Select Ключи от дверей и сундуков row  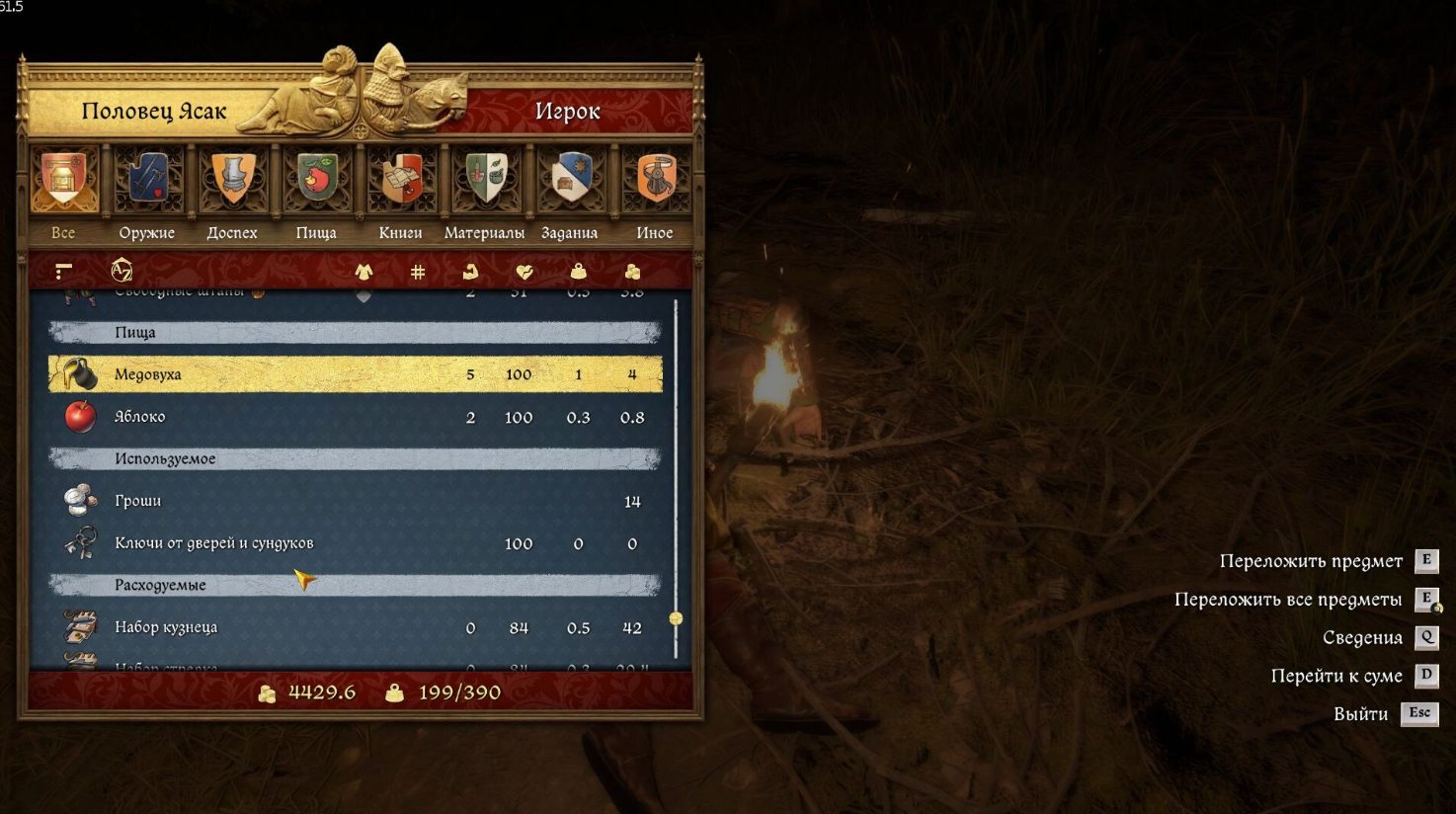click(x=356, y=543)
